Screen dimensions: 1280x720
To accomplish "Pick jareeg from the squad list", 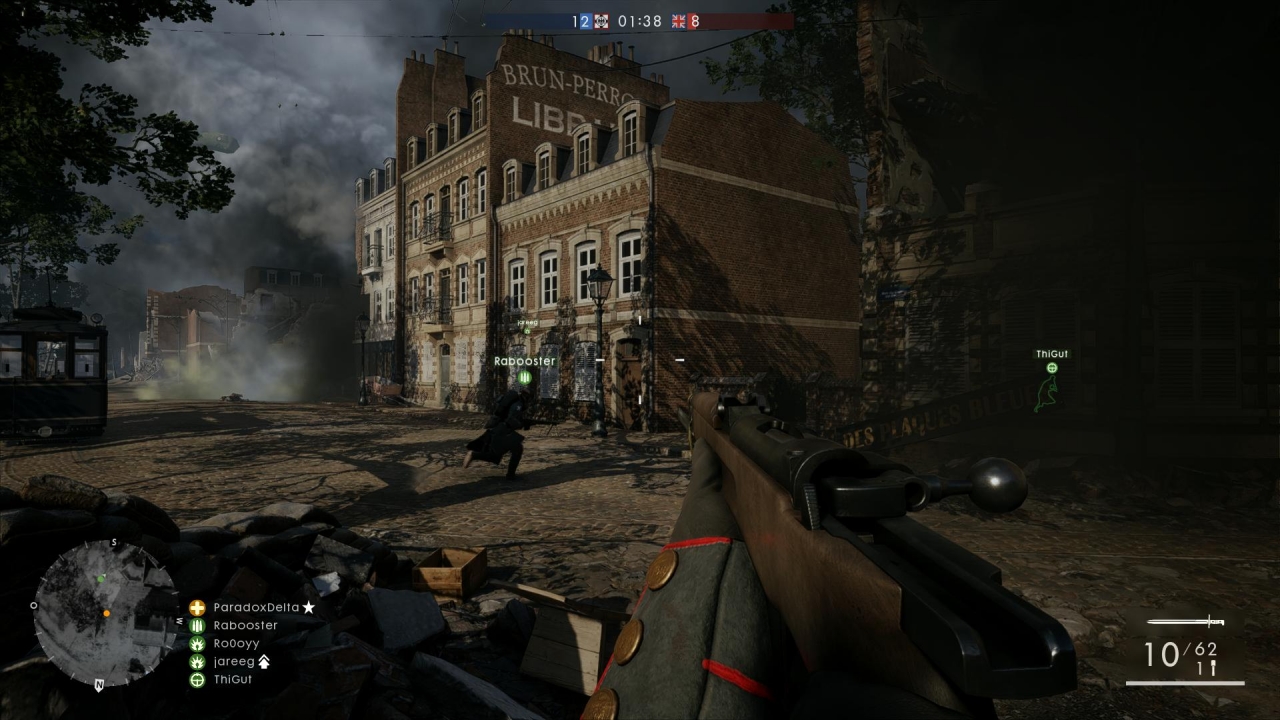I will [x=234, y=661].
